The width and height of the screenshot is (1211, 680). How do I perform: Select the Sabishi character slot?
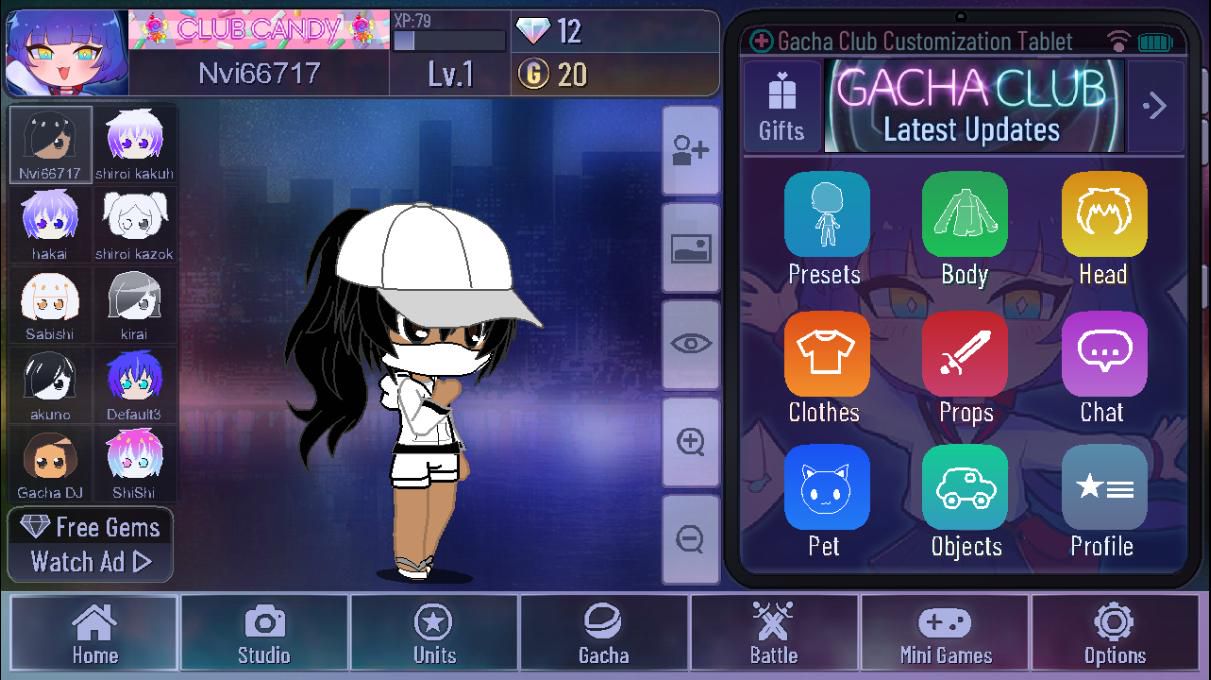tap(50, 305)
